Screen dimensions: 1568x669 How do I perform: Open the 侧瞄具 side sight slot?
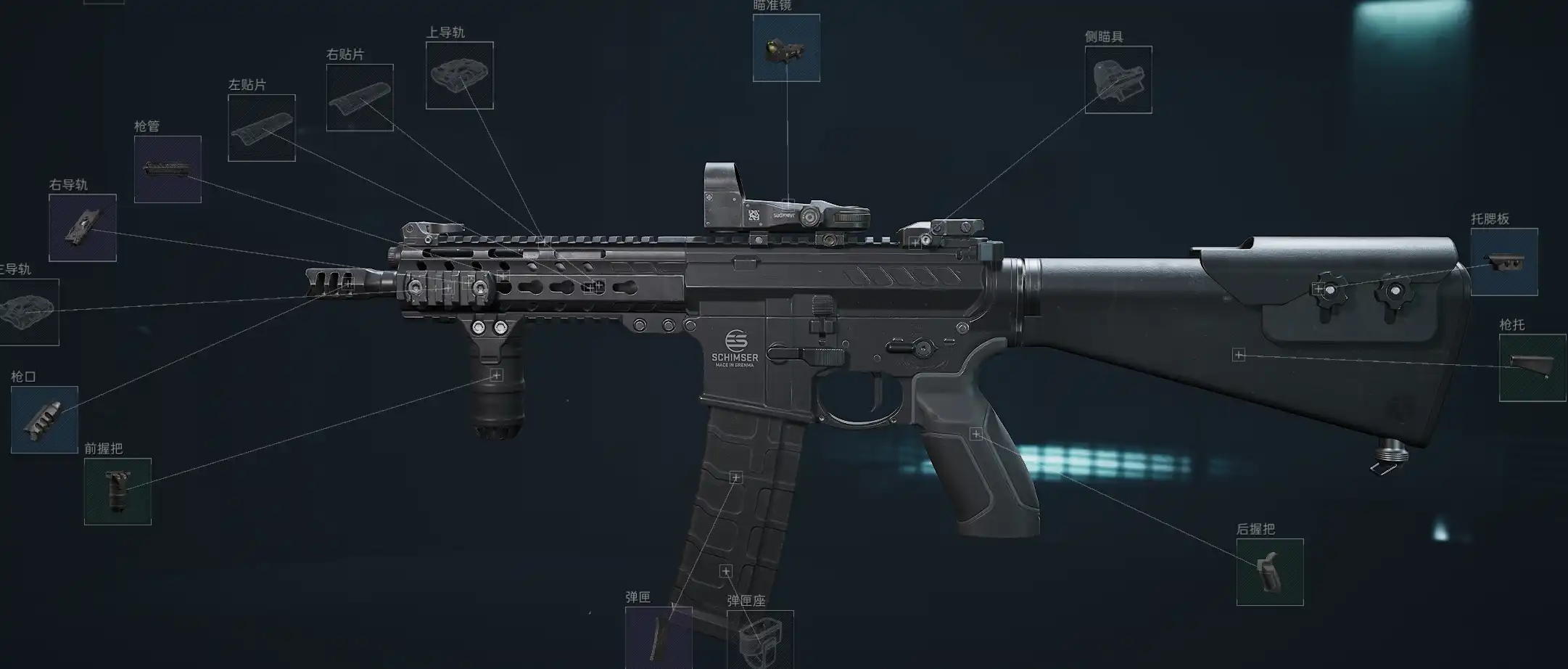1118,80
